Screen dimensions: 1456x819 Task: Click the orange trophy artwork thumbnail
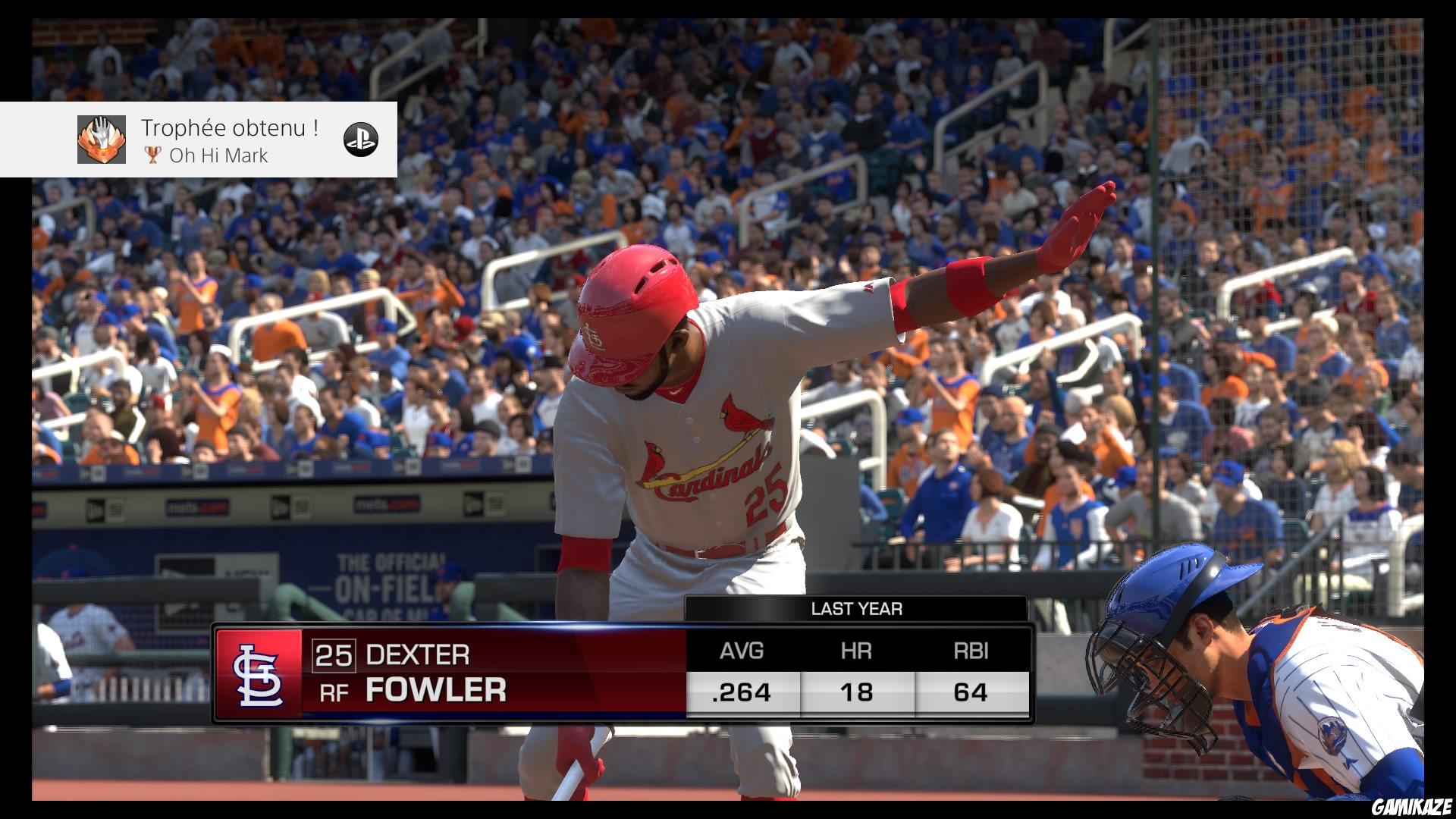coord(102,141)
